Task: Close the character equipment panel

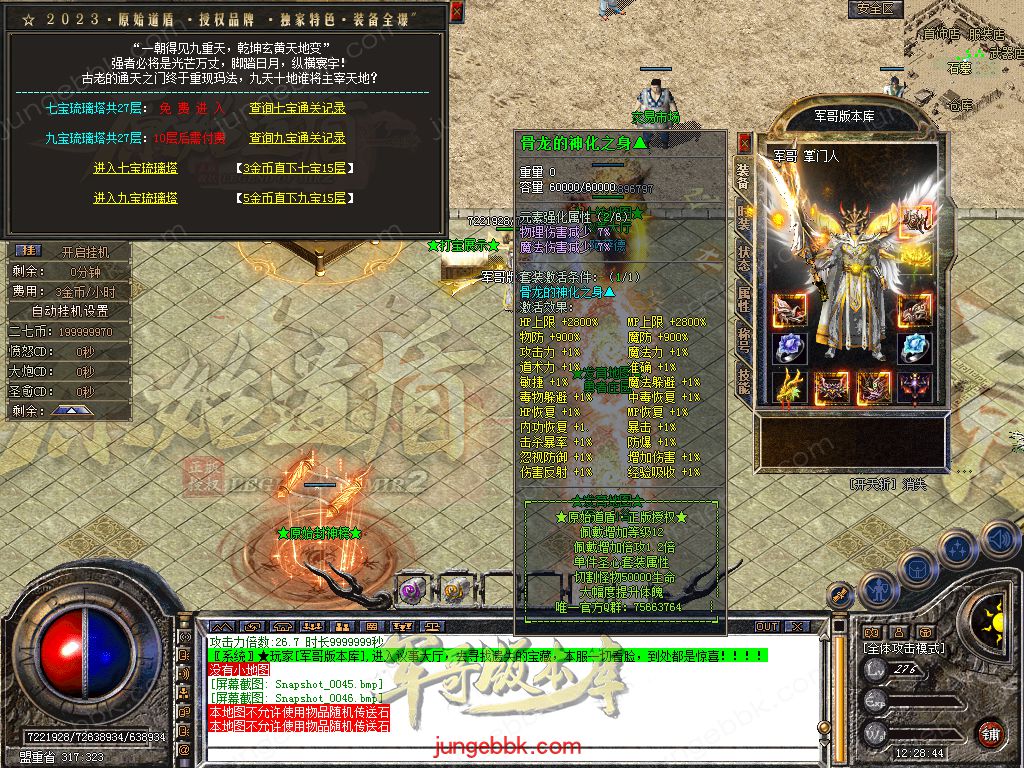Action: (744, 142)
